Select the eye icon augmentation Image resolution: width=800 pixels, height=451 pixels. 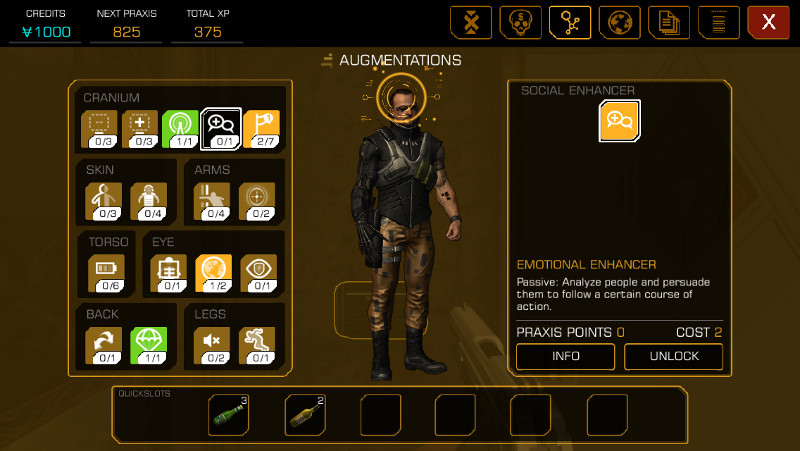[x=258, y=271]
